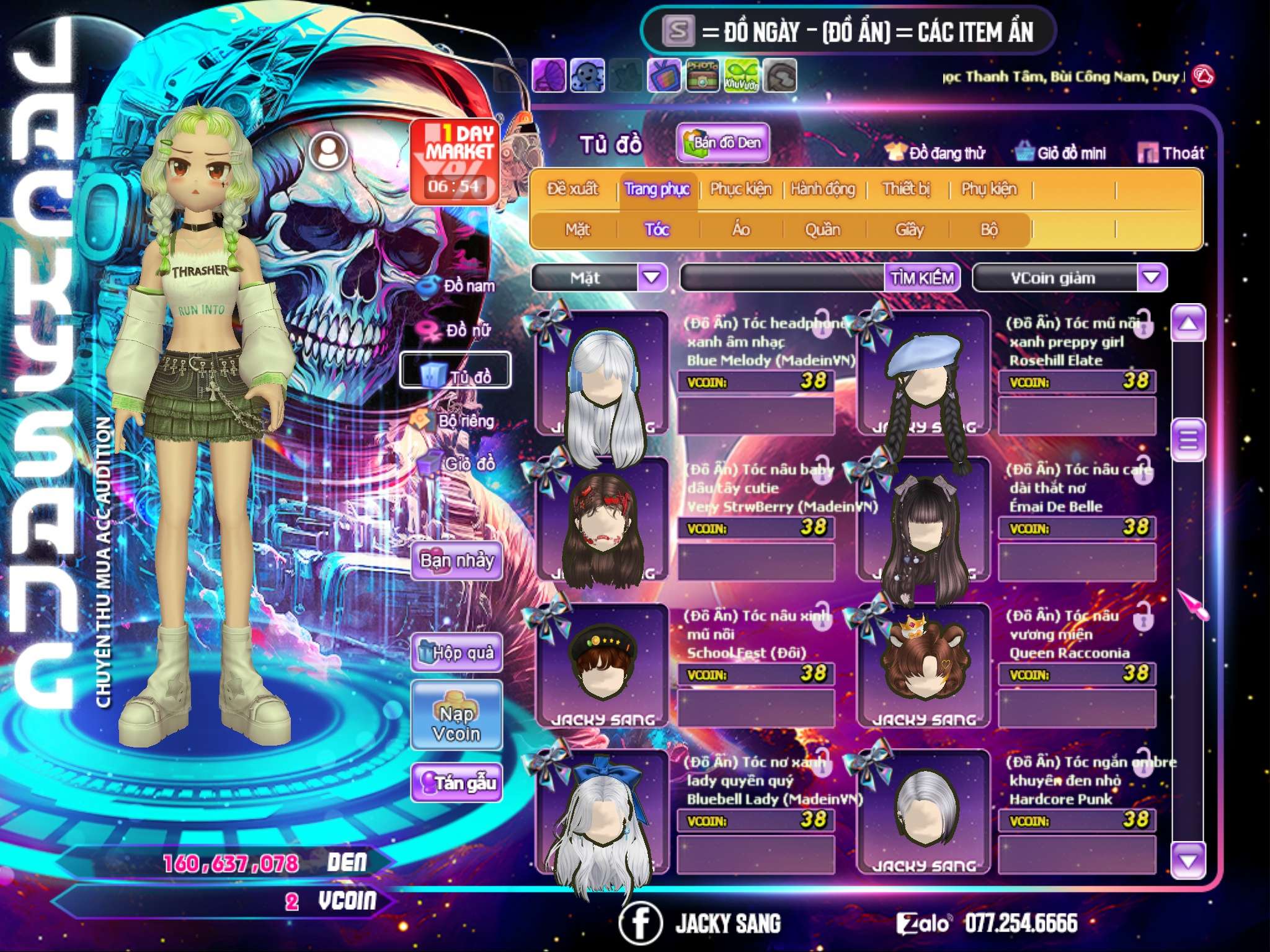Show Đồ đang thử items
1270x952 pixels.
tap(936, 153)
